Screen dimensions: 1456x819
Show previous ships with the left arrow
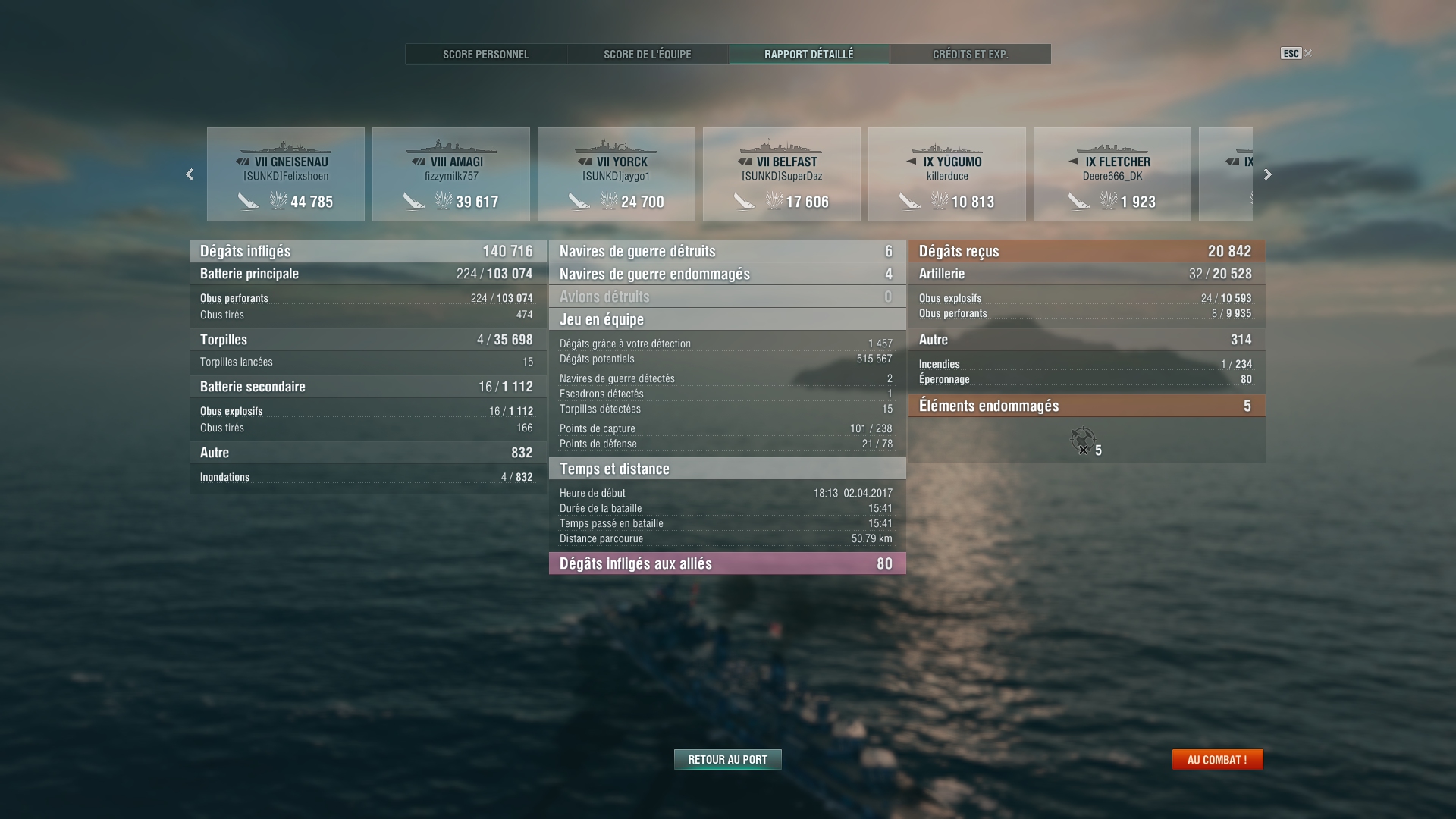pyautogui.click(x=190, y=174)
